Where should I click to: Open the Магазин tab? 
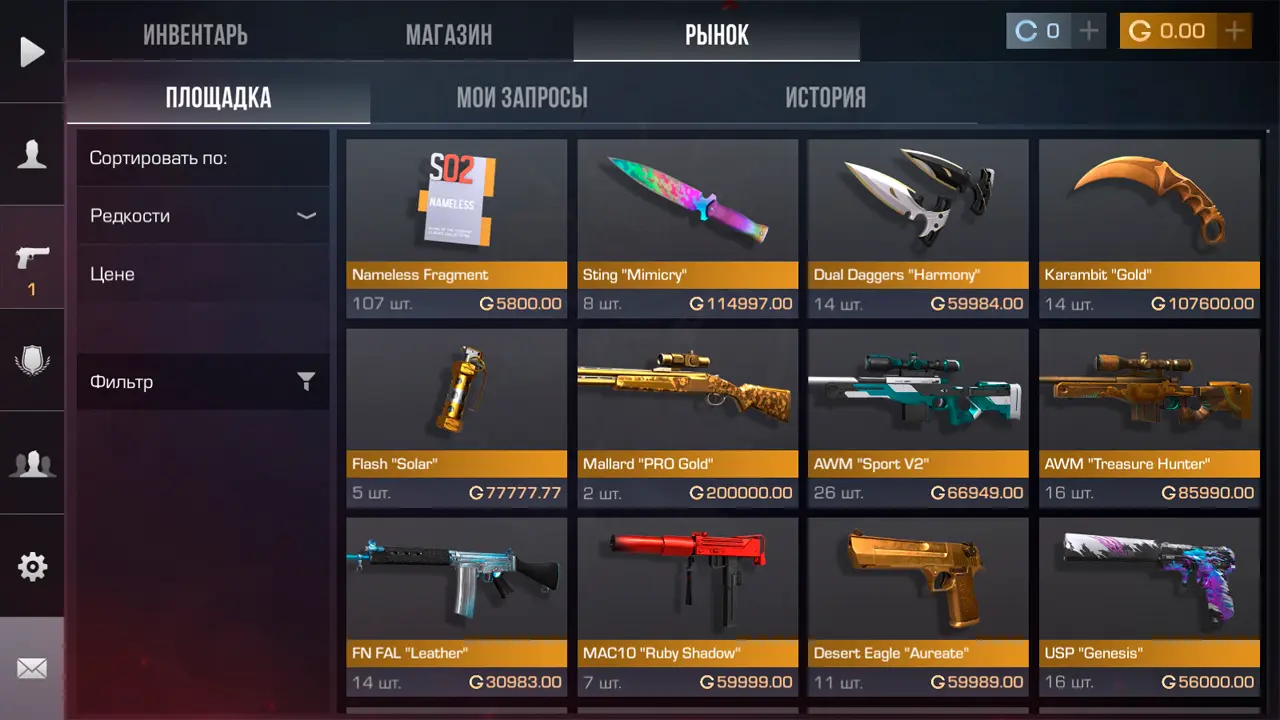tap(448, 35)
